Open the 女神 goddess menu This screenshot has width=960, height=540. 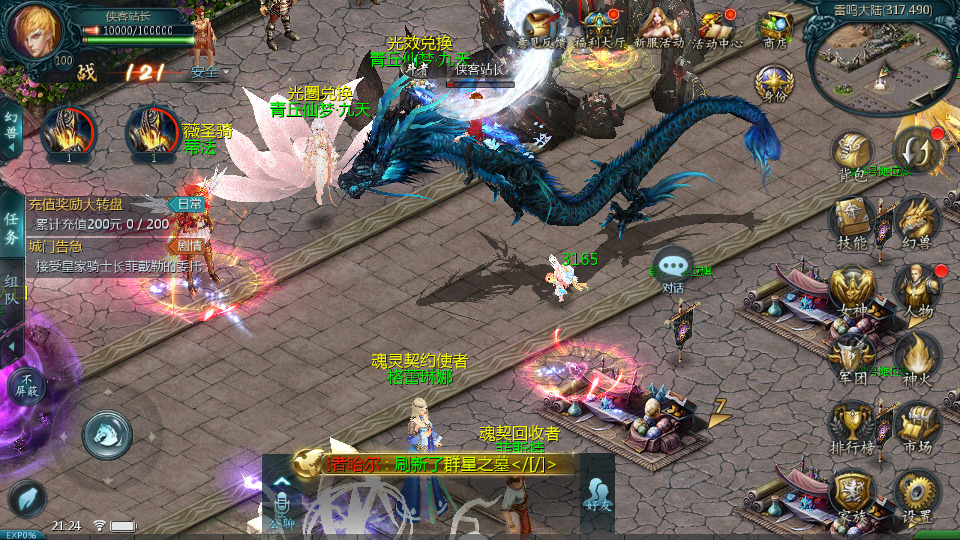pyautogui.click(x=852, y=290)
